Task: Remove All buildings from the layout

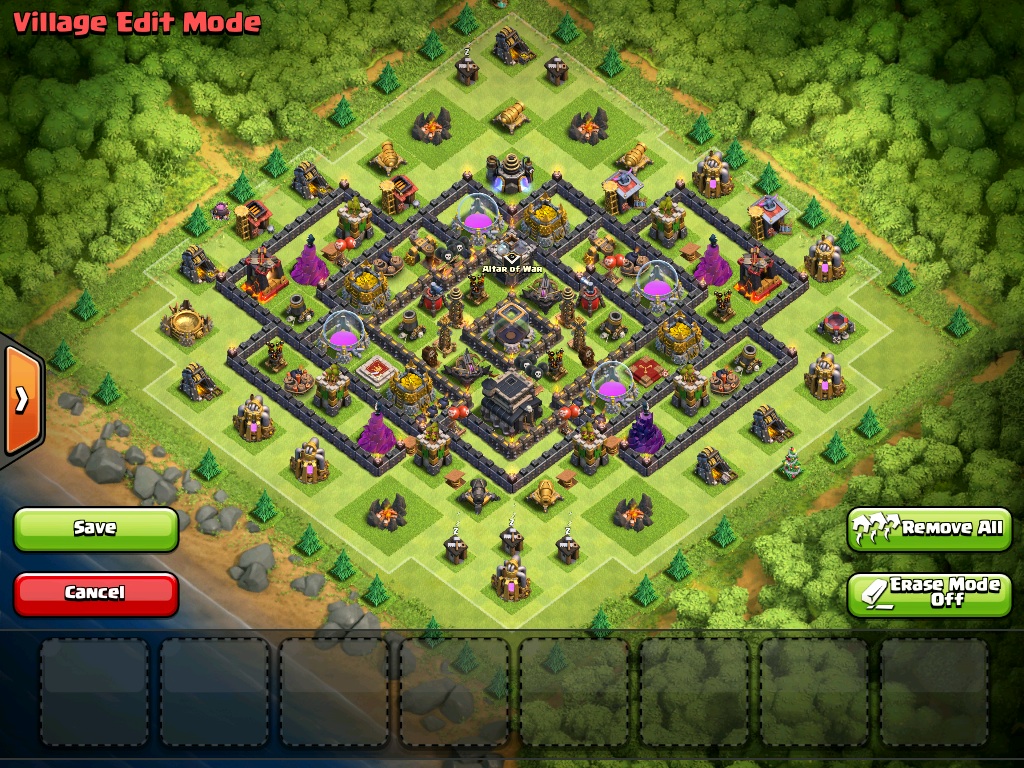Action: click(929, 528)
